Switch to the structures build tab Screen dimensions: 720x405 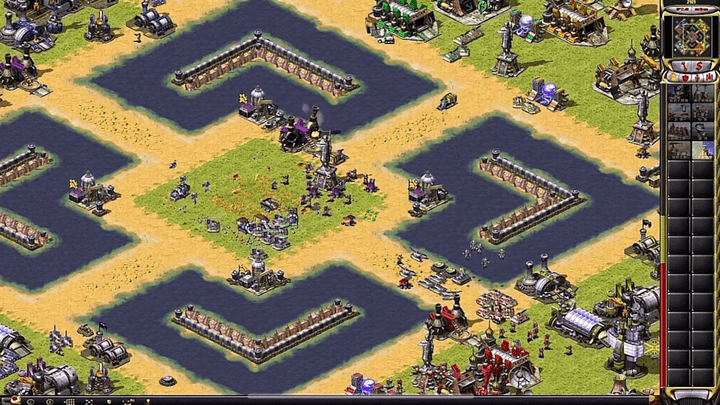673,77
